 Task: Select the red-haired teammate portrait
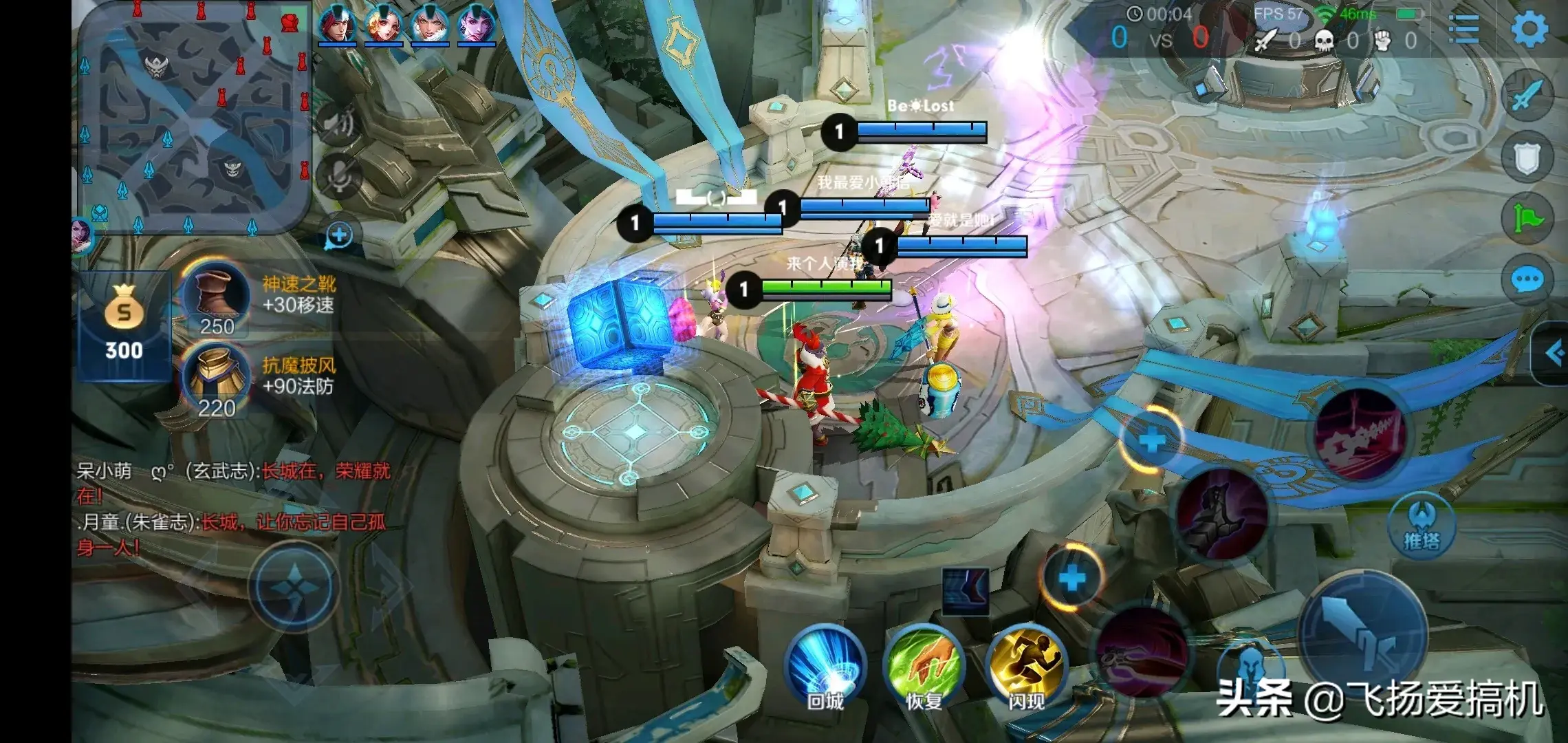[336, 25]
